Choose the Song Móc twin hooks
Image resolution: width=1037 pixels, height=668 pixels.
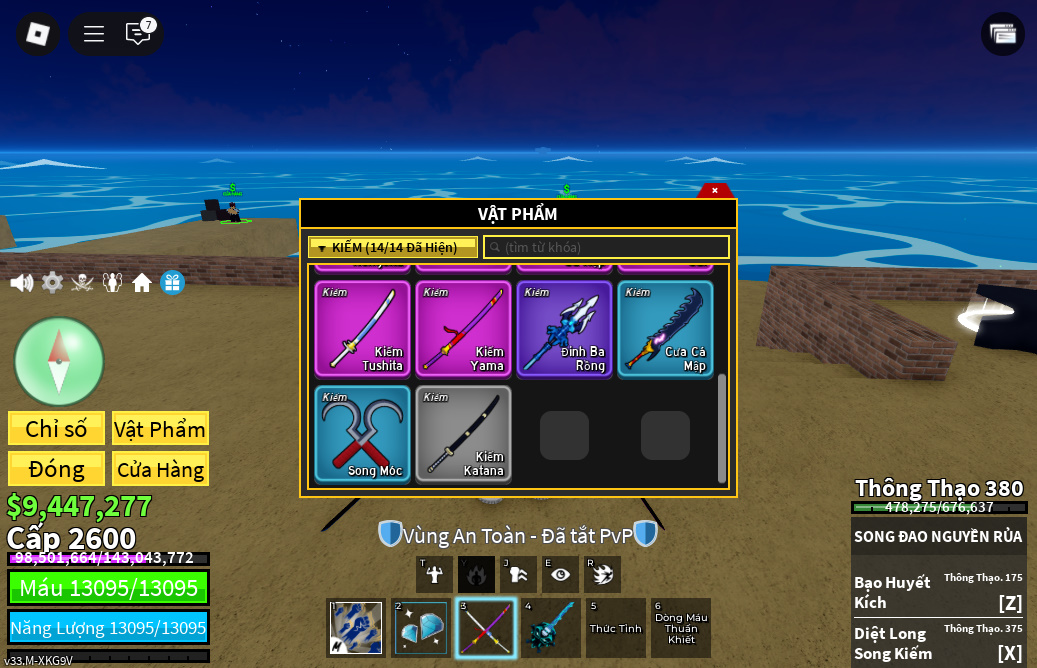pyautogui.click(x=363, y=433)
